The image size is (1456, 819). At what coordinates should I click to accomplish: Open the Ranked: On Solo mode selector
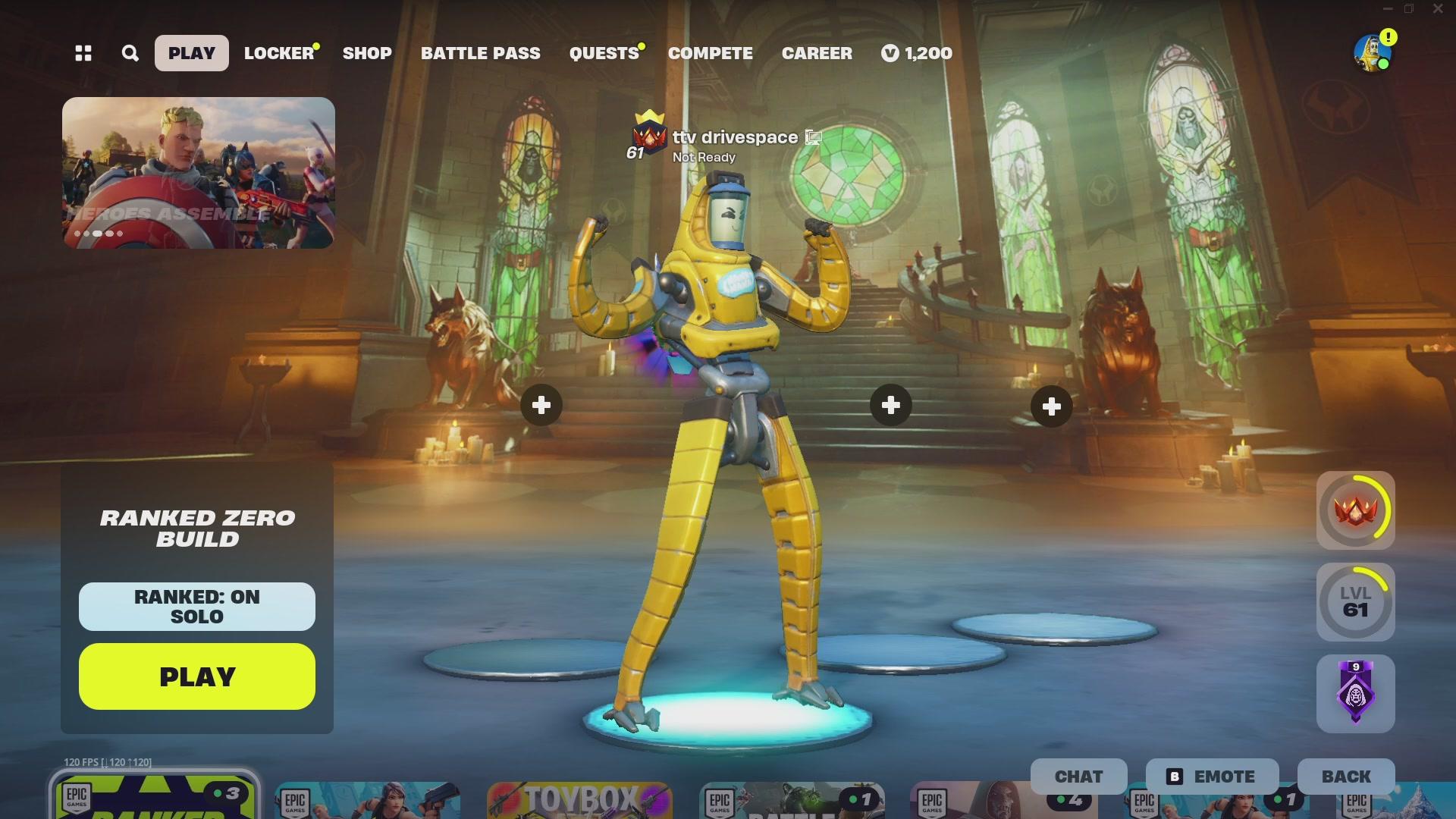(x=196, y=607)
